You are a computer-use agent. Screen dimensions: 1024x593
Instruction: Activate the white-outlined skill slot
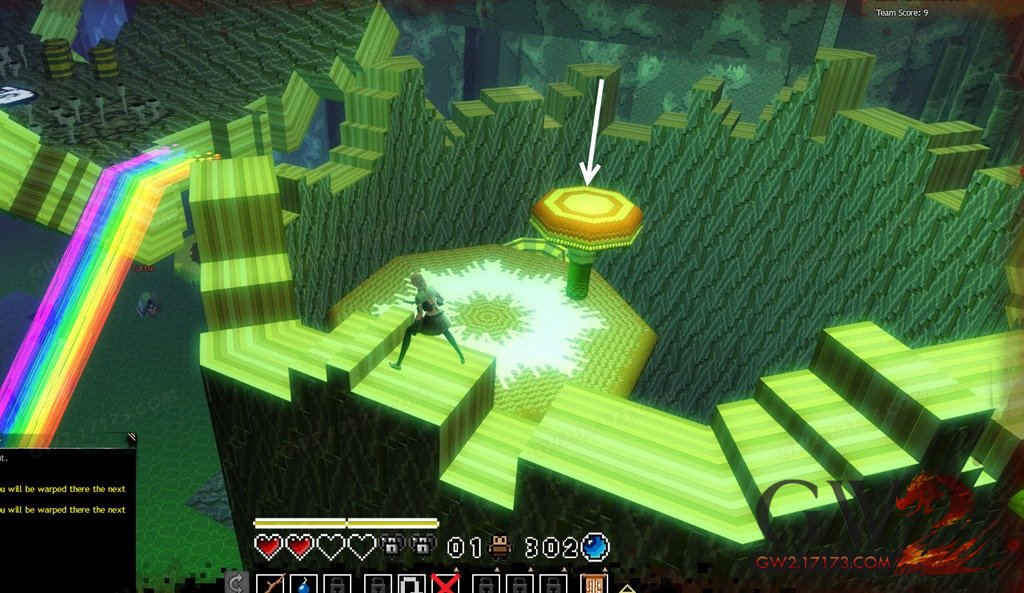click(412, 584)
